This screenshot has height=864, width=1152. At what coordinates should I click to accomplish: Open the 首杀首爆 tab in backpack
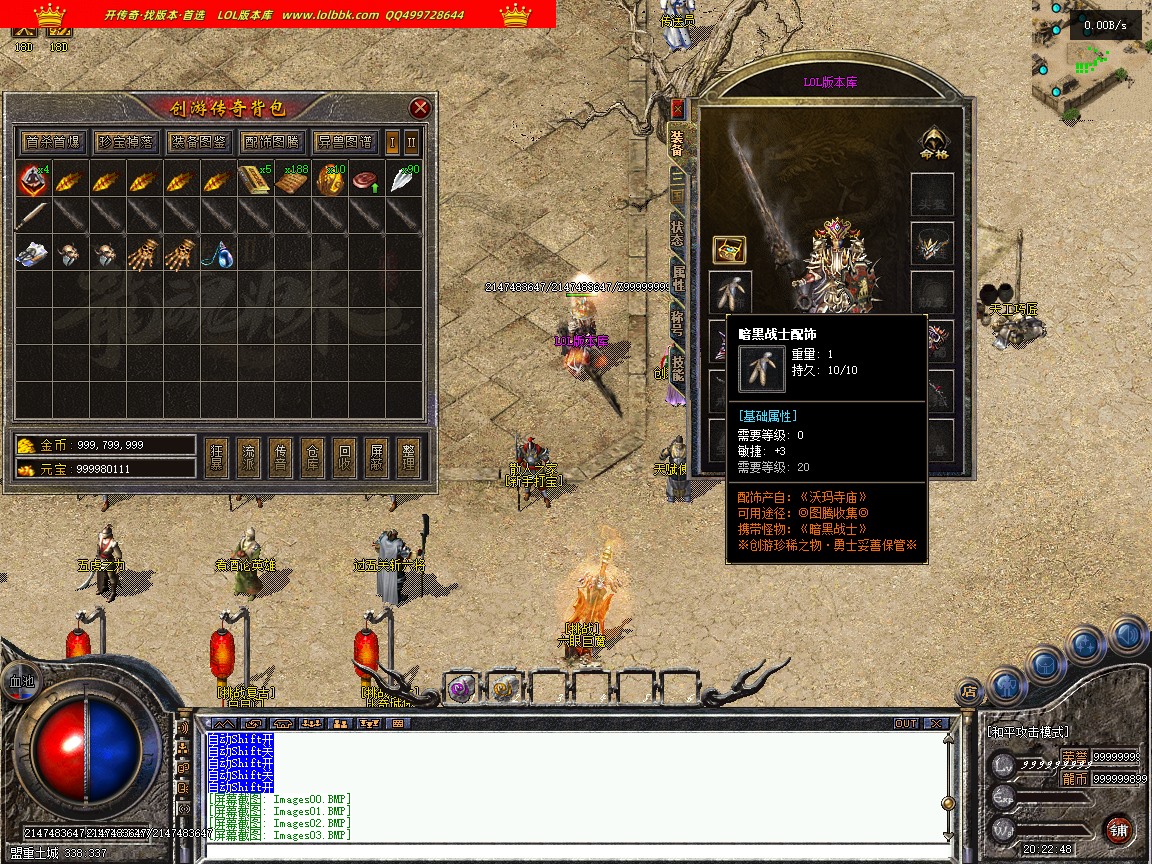pyautogui.click(x=54, y=142)
